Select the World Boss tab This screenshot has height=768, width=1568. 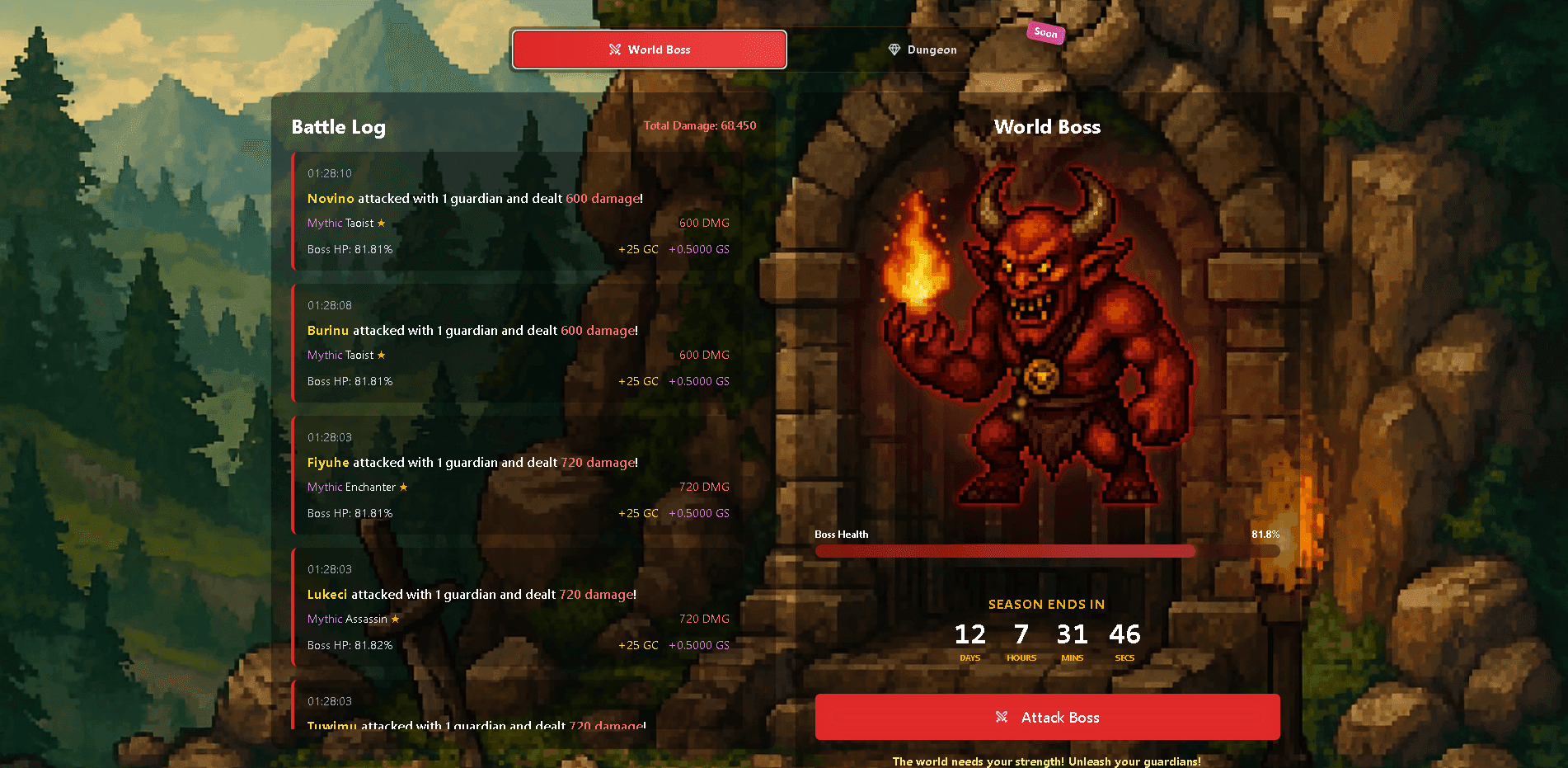coord(649,49)
